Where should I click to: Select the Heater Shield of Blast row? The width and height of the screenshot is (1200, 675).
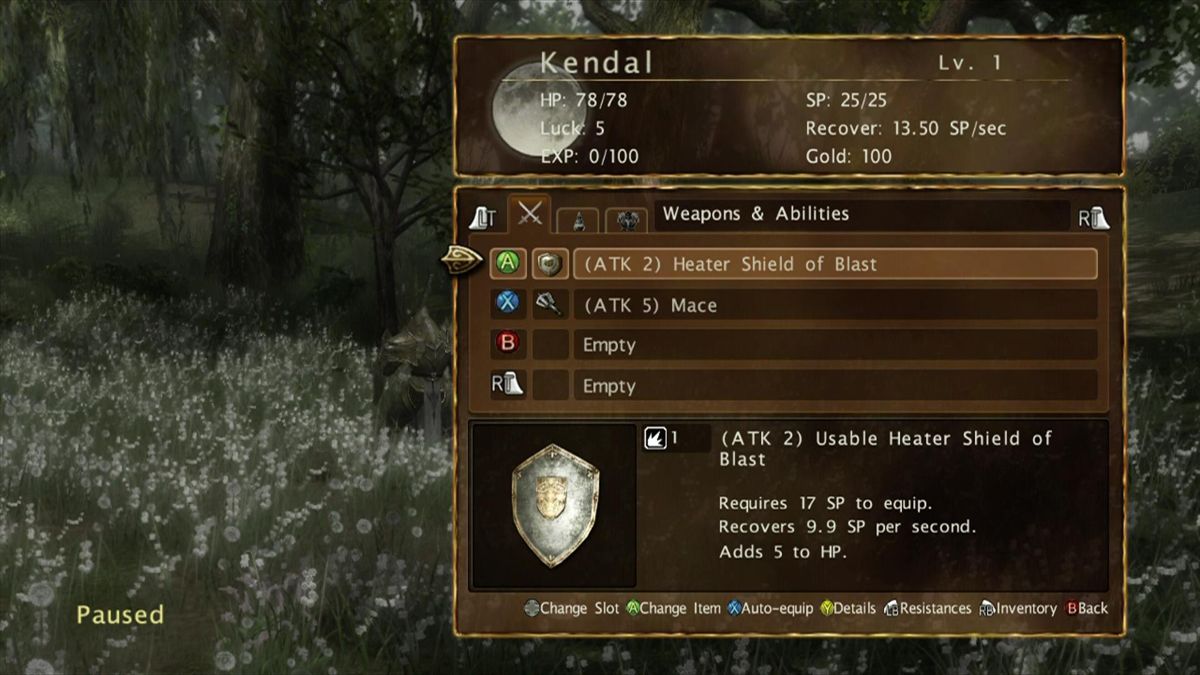tap(834, 264)
